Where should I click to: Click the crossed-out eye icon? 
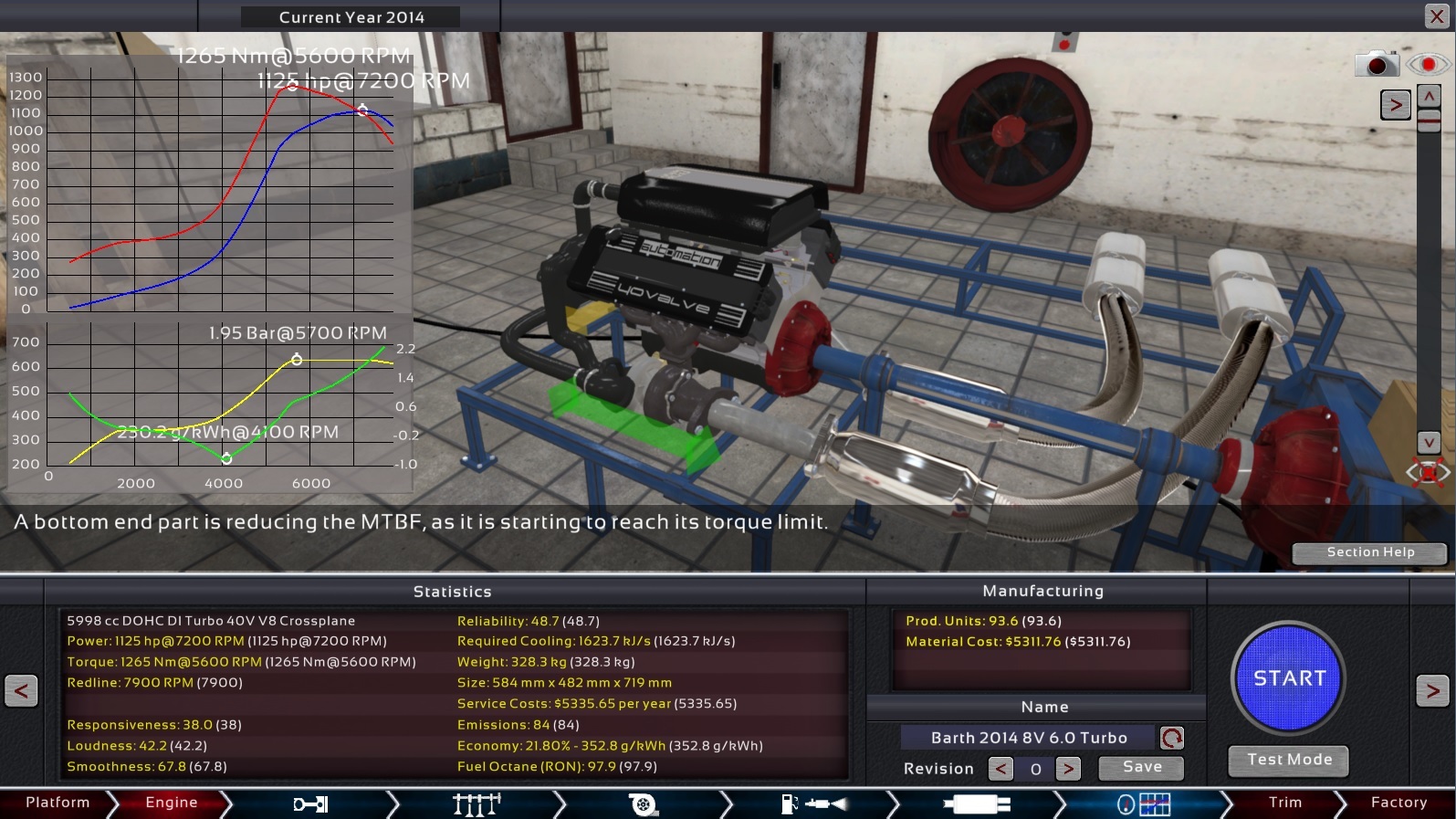[1428, 472]
